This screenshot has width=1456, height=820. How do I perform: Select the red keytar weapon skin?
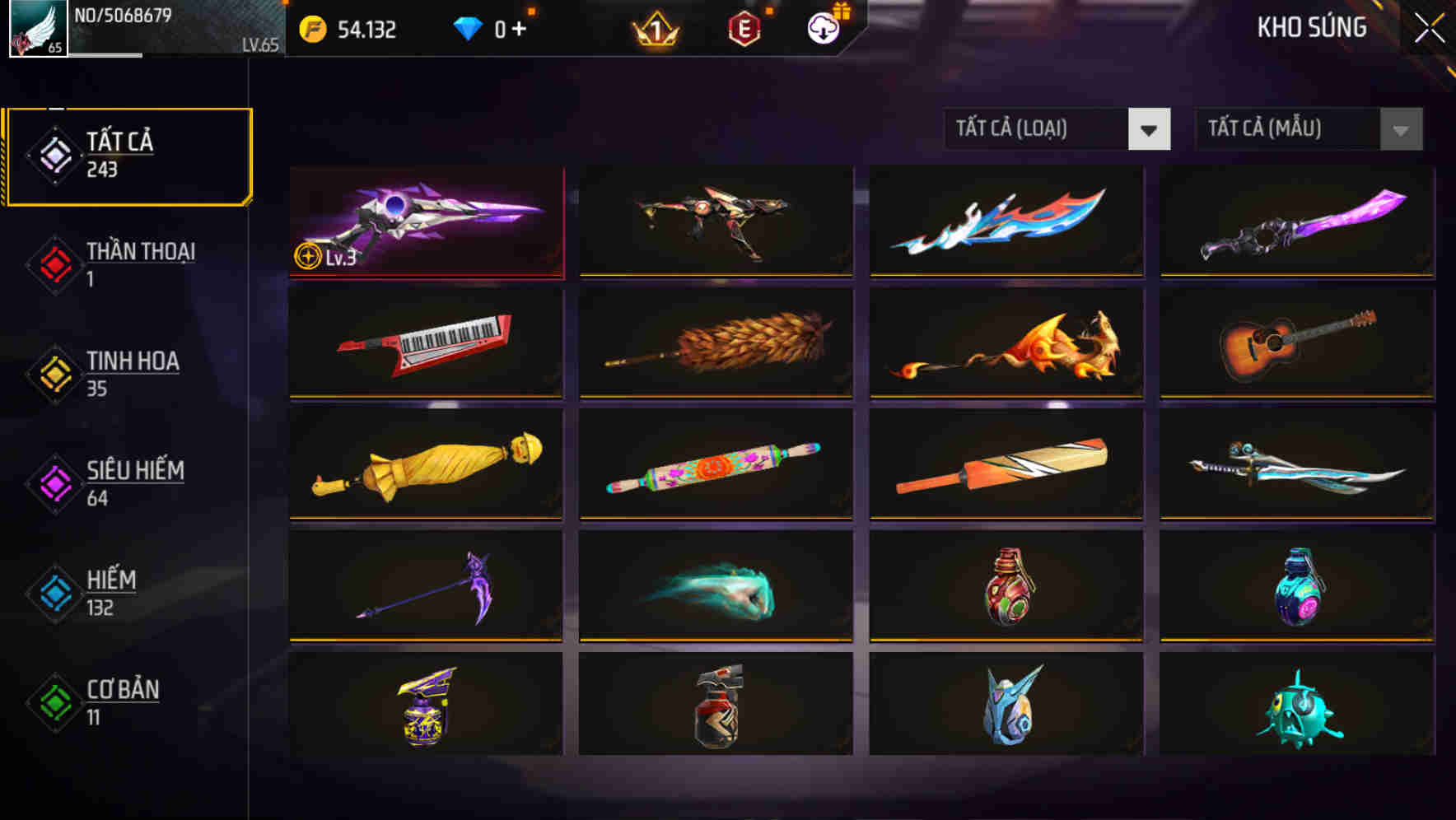[425, 343]
